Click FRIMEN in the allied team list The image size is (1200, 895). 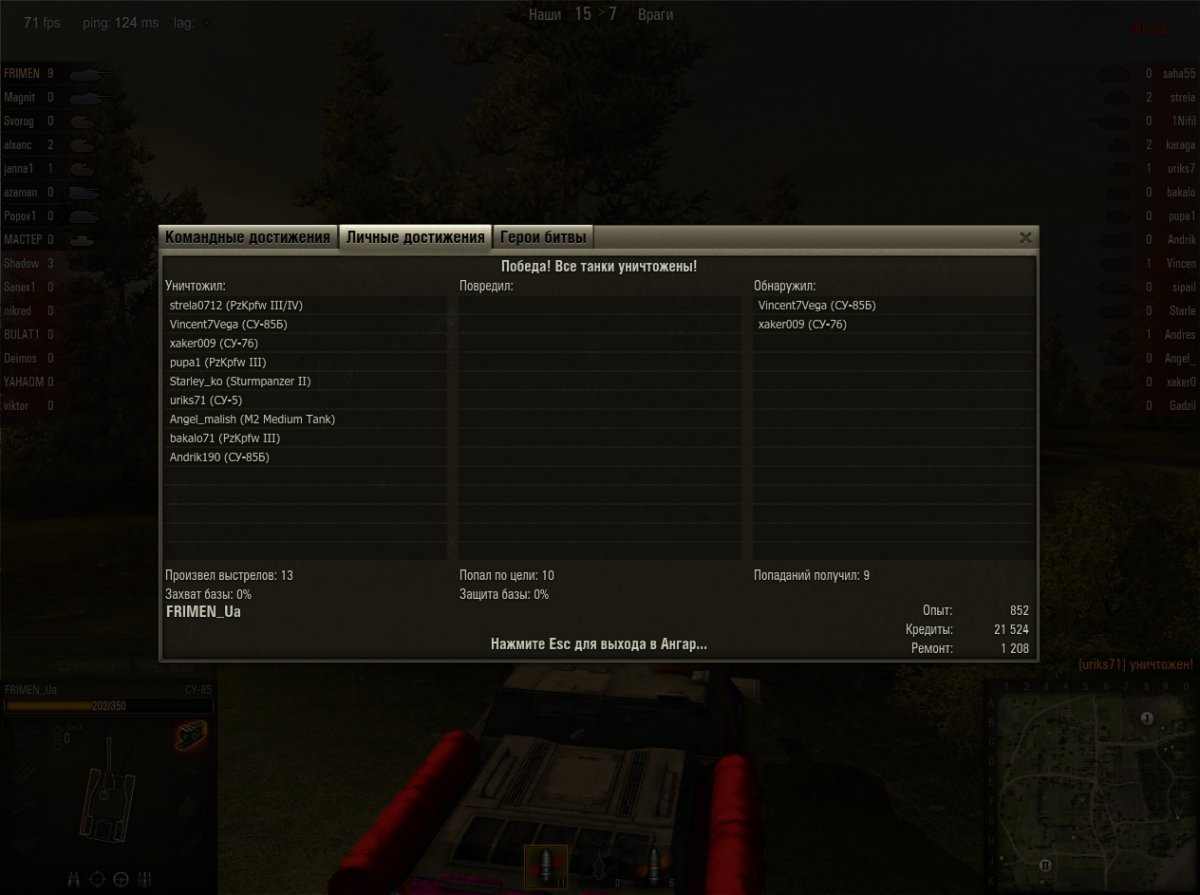(22, 74)
